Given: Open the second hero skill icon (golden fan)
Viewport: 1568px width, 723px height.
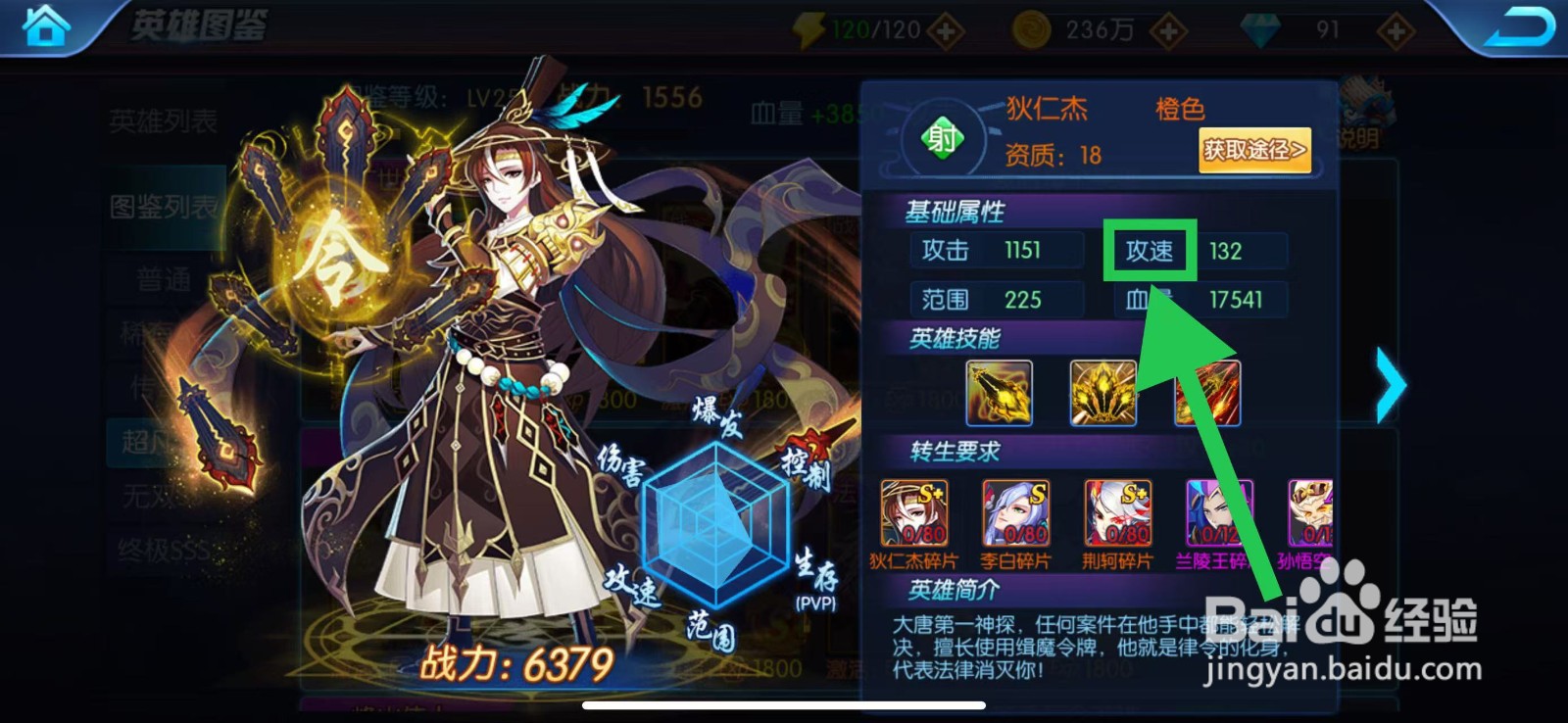Looking at the screenshot, I should 1102,393.
